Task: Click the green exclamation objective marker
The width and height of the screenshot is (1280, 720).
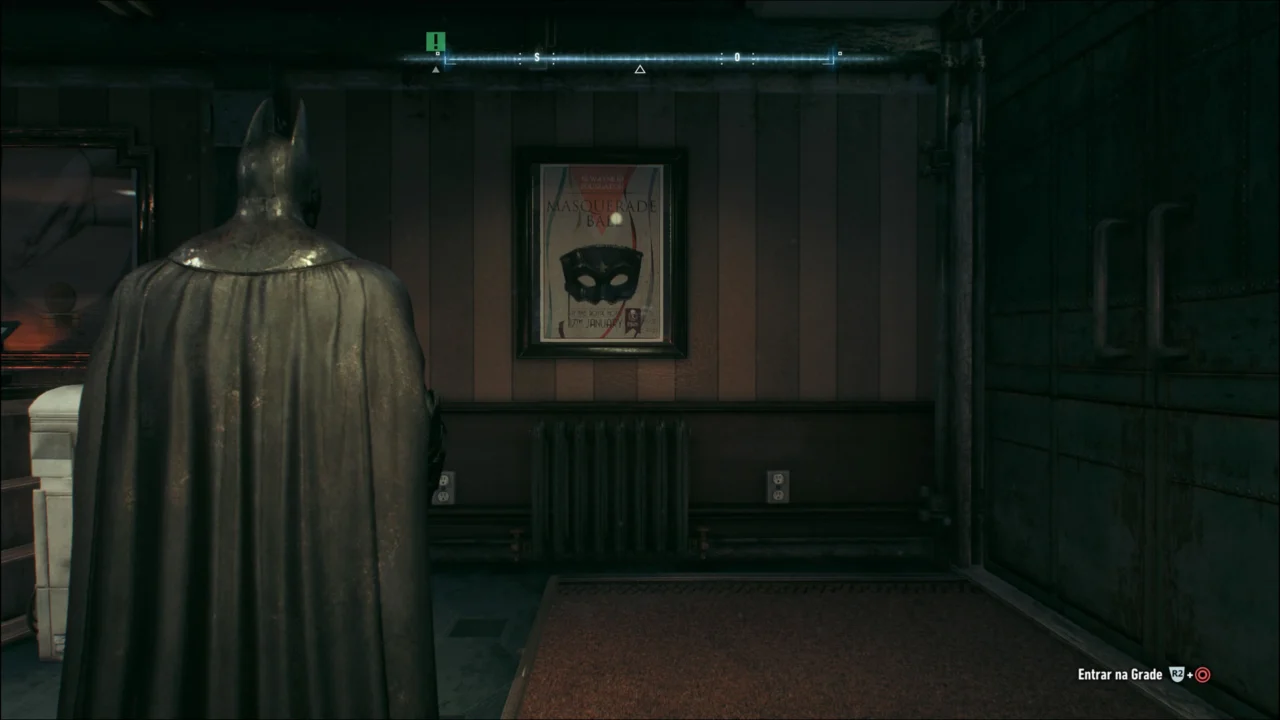Action: click(x=435, y=43)
